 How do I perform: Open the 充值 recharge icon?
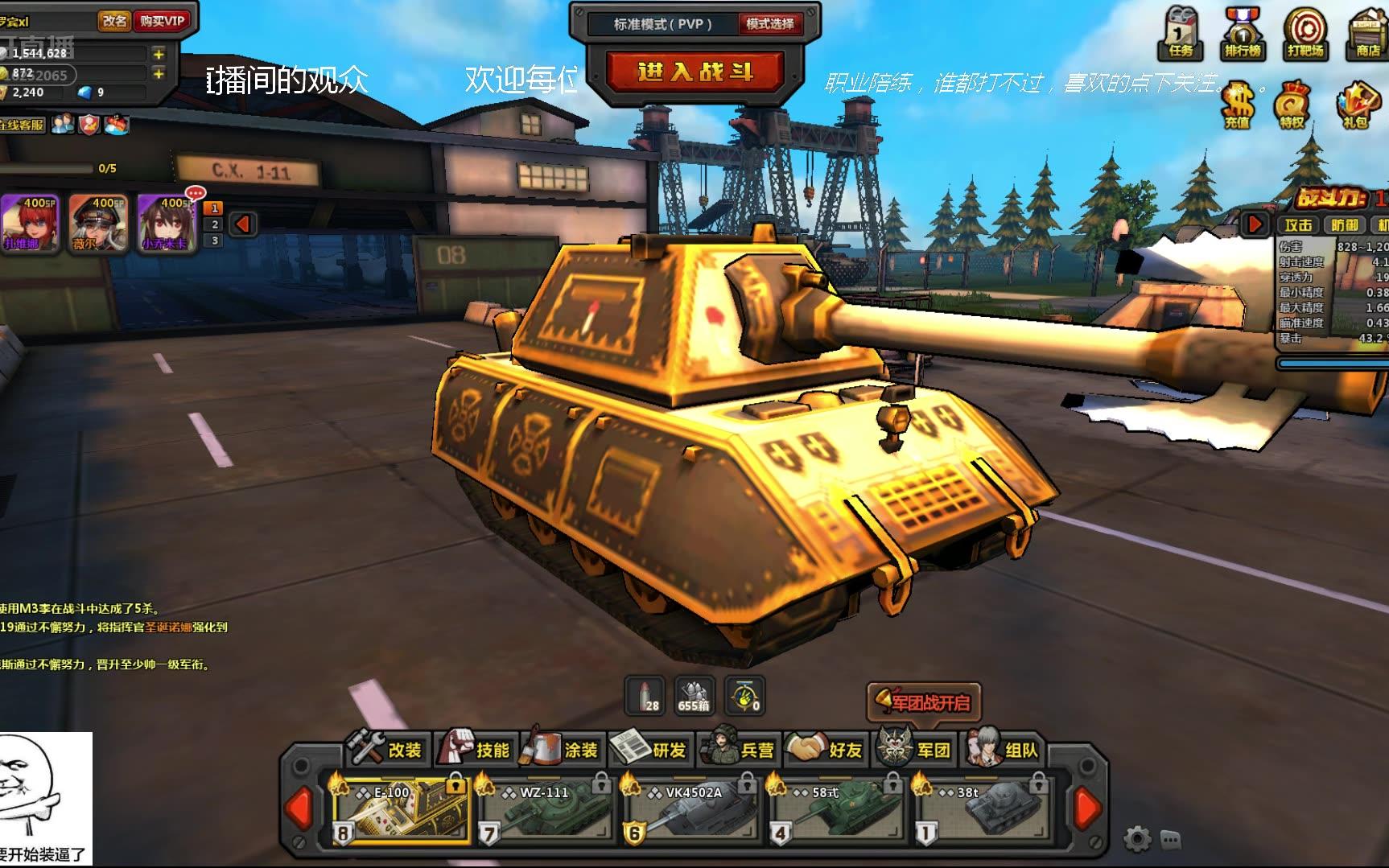coord(1237,105)
